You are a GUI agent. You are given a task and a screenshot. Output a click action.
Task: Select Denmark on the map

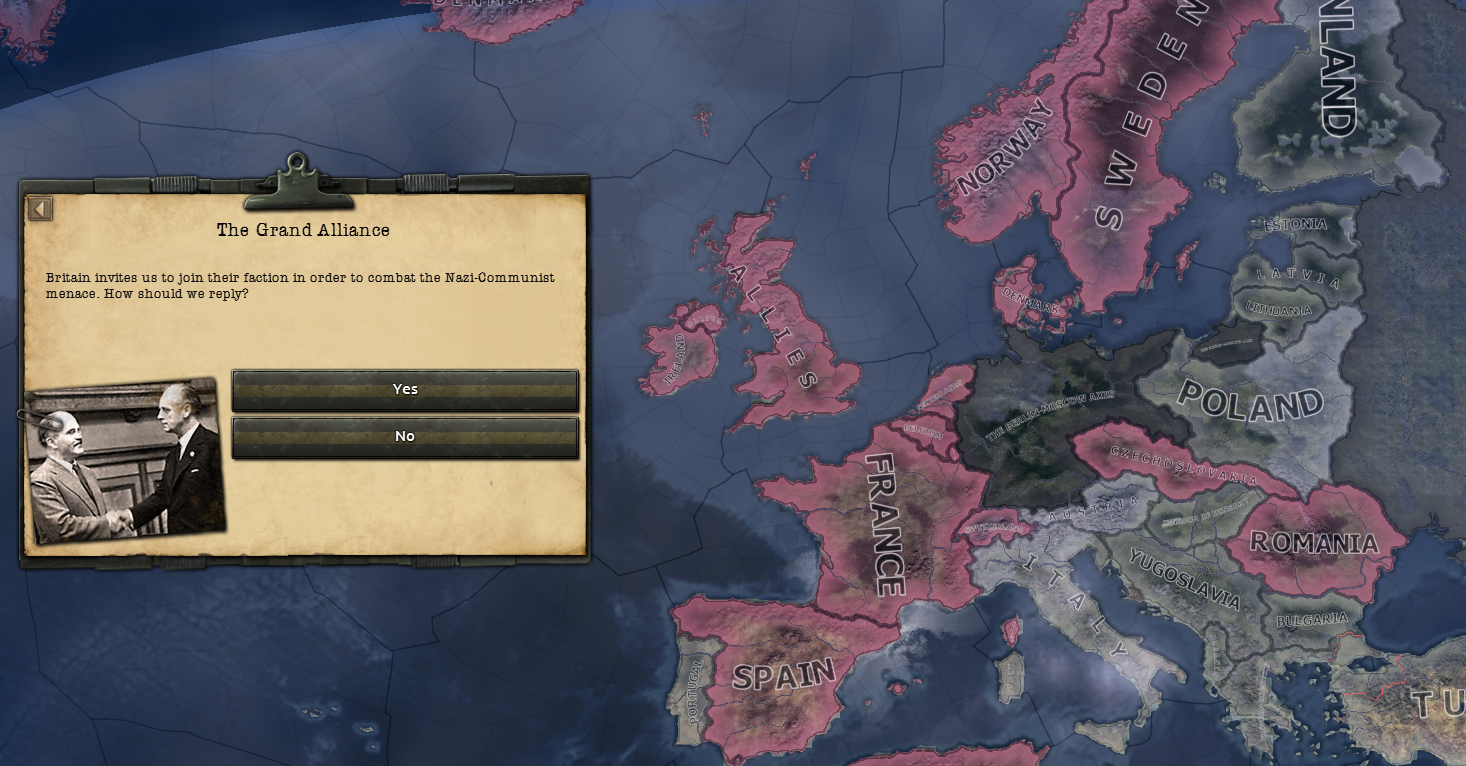[1030, 300]
